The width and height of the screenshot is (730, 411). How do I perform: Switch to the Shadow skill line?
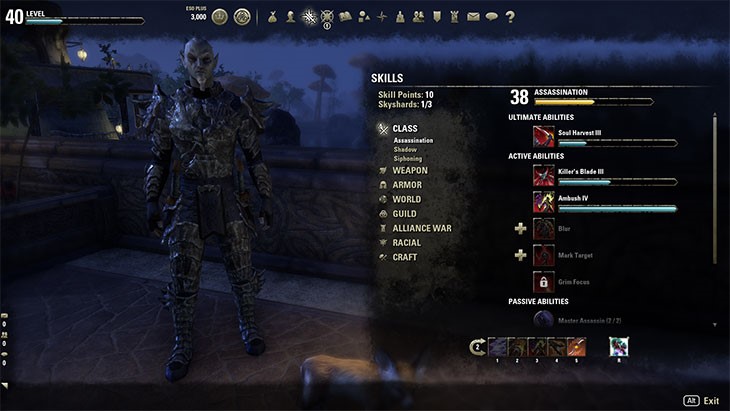pos(405,149)
